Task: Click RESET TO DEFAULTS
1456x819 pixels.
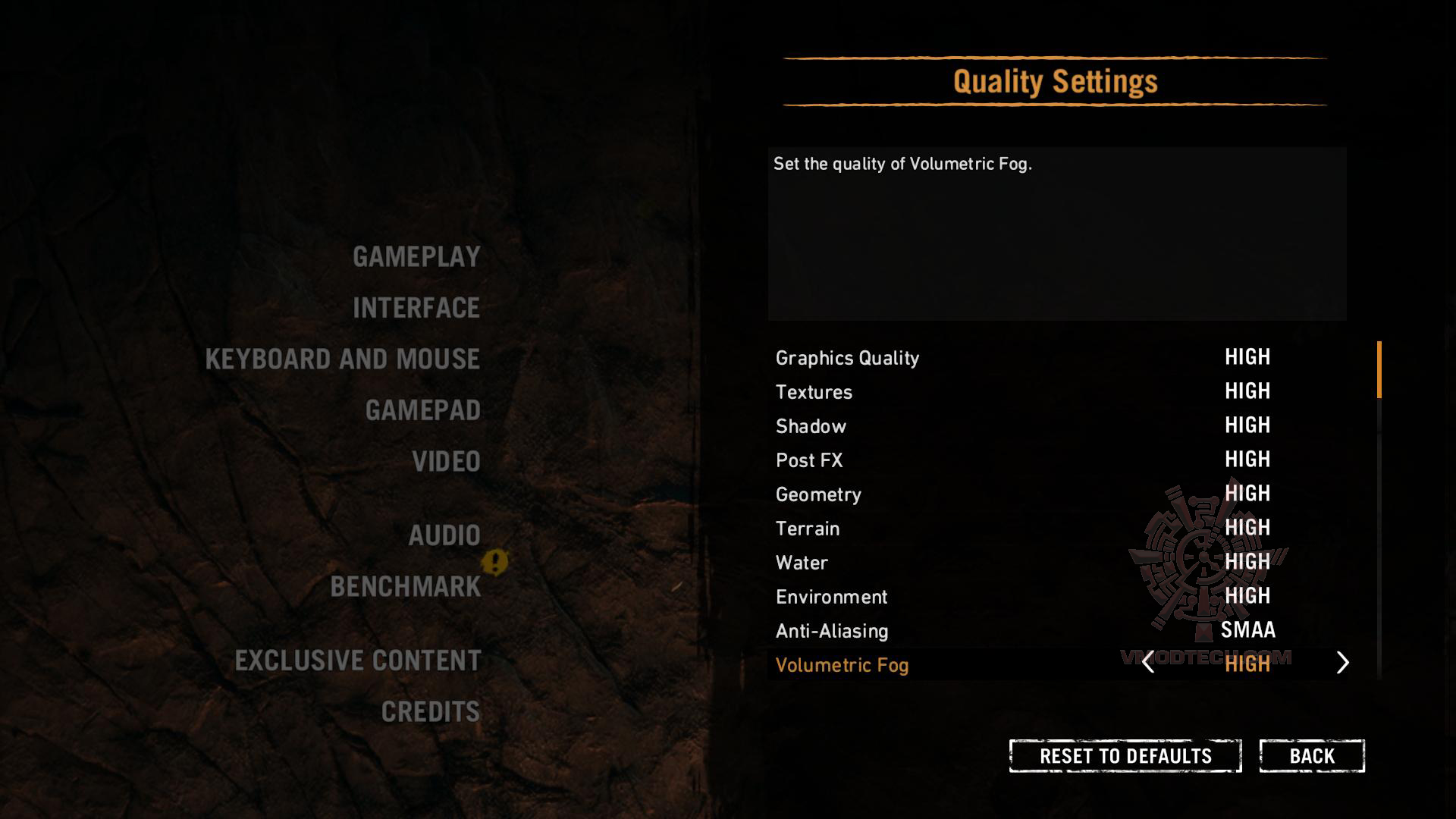Action: pyautogui.click(x=1125, y=755)
